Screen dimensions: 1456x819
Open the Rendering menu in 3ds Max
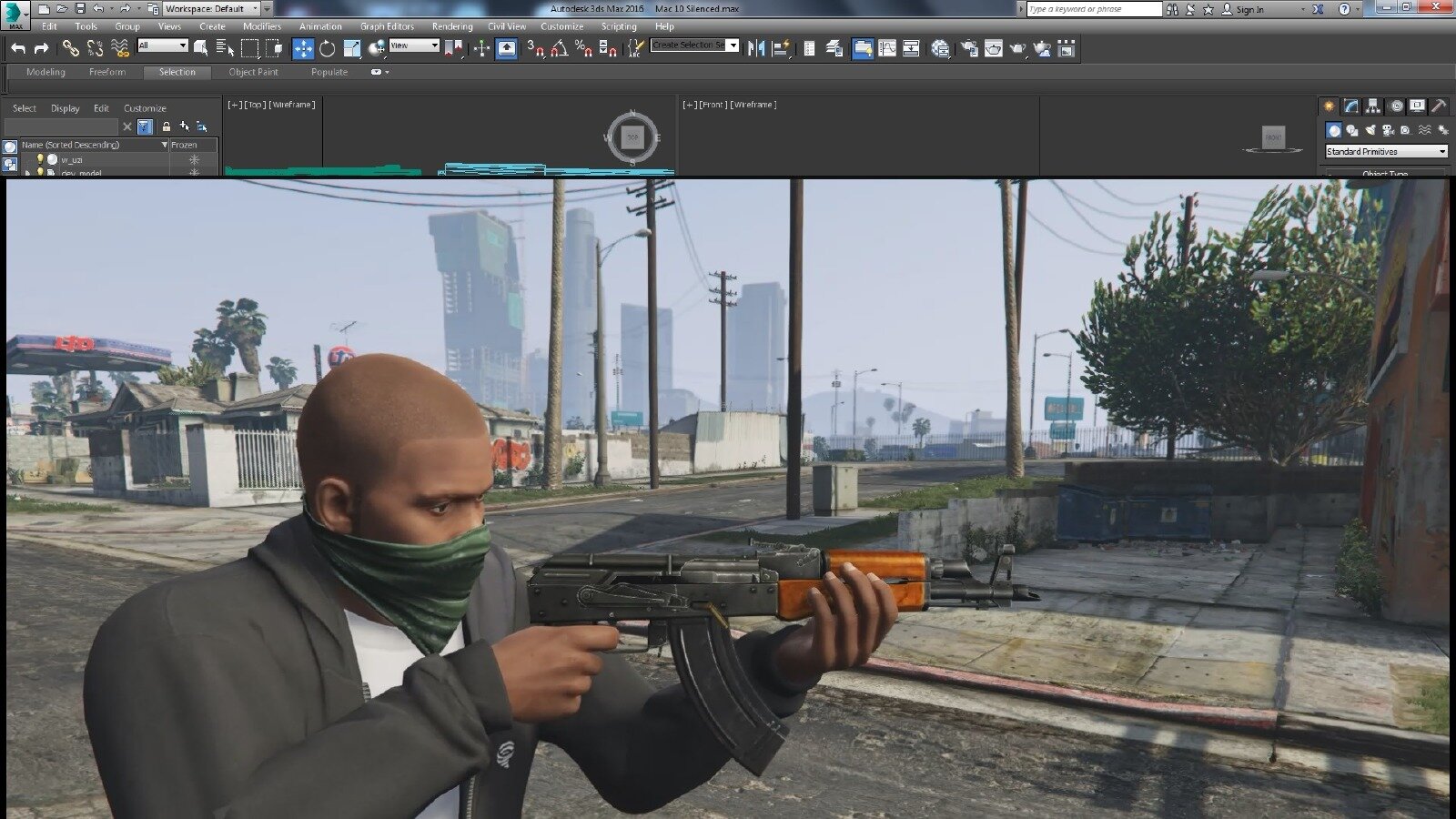pos(451,26)
